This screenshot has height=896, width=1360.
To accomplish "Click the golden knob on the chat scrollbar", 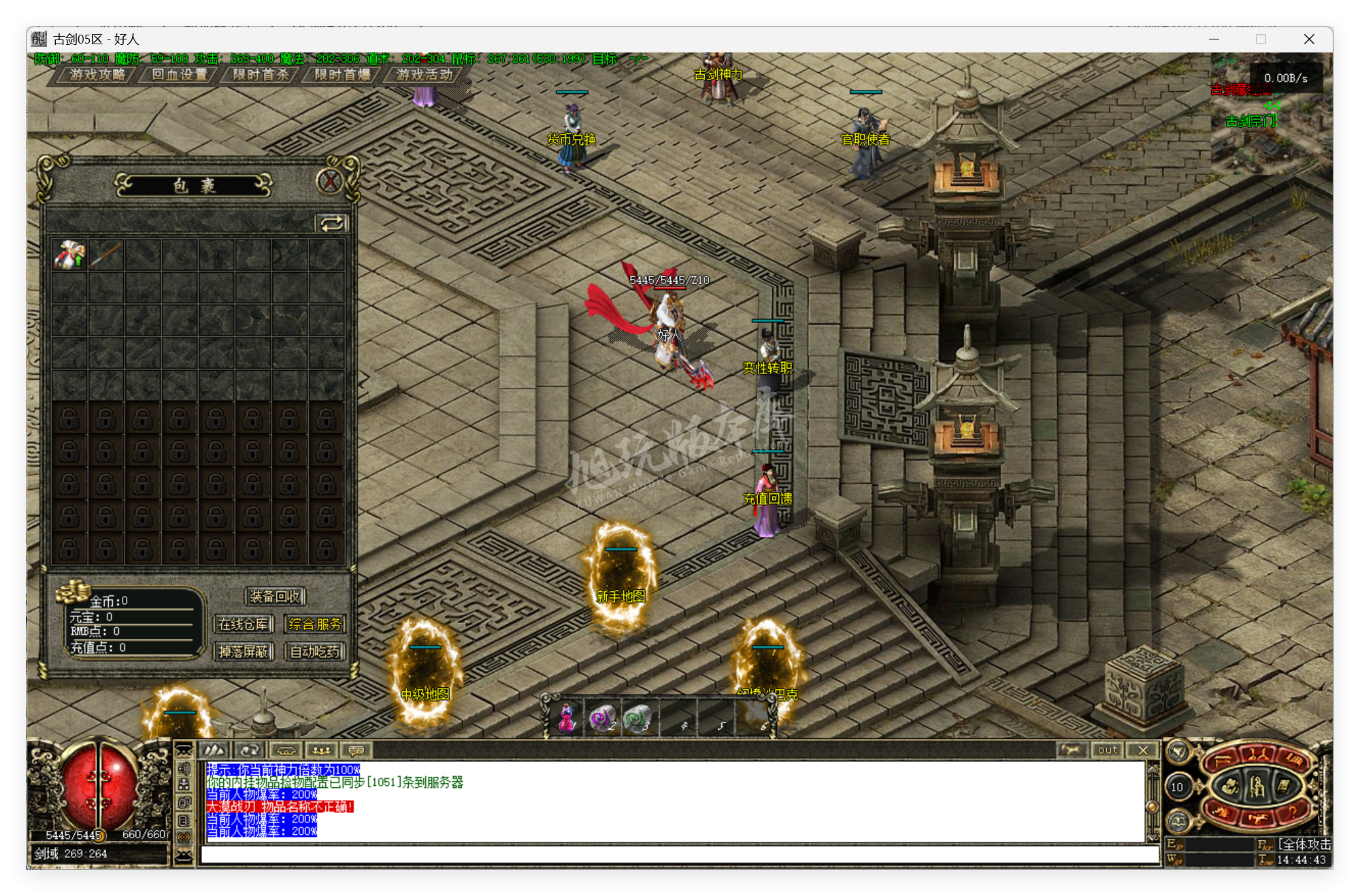I will [1152, 807].
